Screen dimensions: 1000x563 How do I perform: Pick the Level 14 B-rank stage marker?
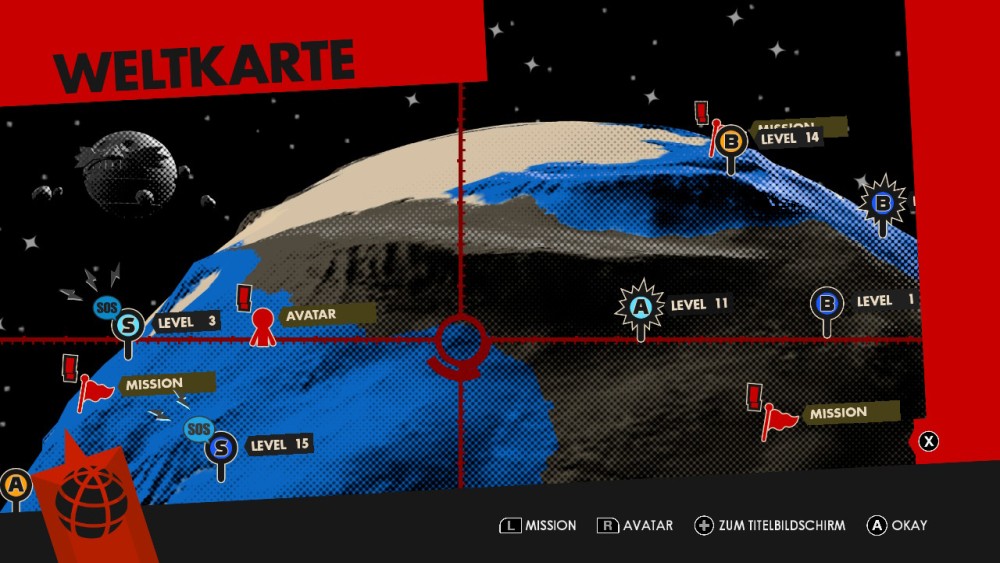[x=732, y=142]
